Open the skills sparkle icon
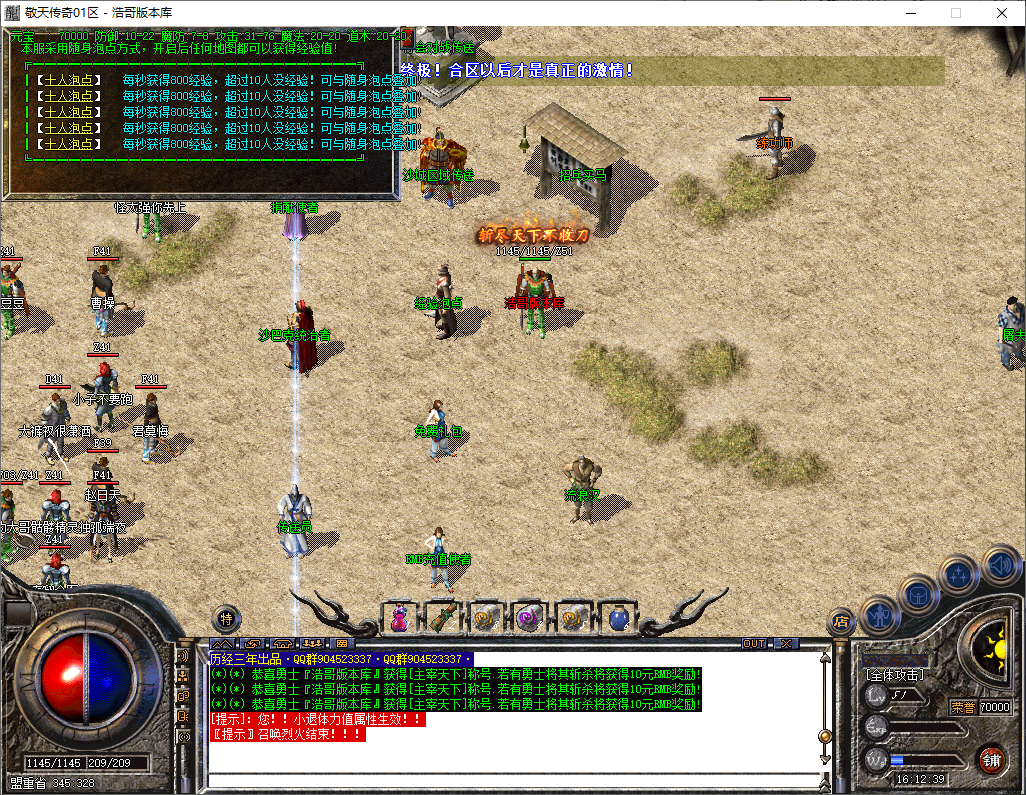The image size is (1026, 795). (960, 575)
